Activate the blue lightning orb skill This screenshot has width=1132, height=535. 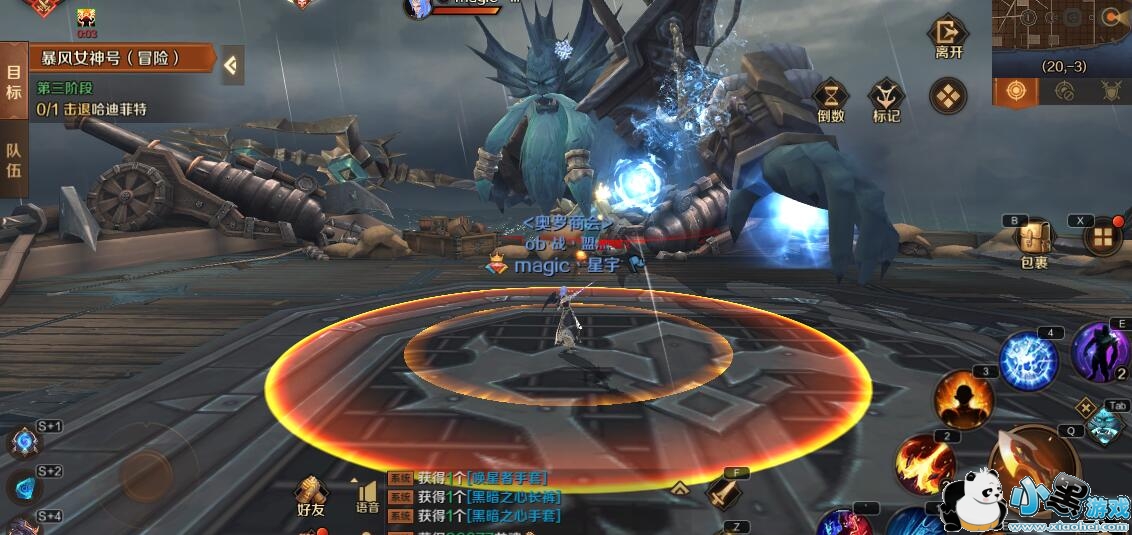click(x=1029, y=360)
